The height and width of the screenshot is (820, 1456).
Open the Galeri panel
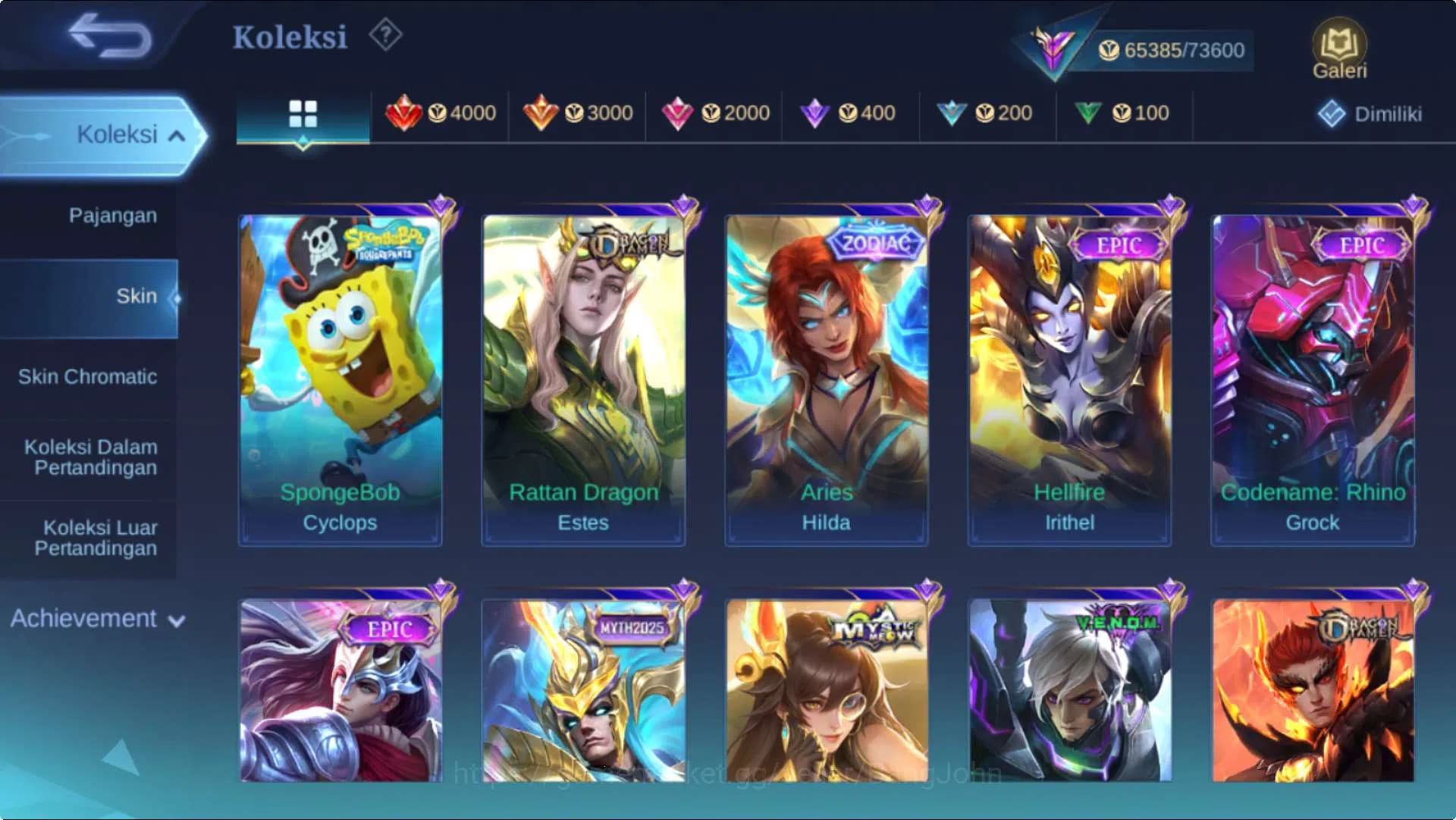[1341, 46]
